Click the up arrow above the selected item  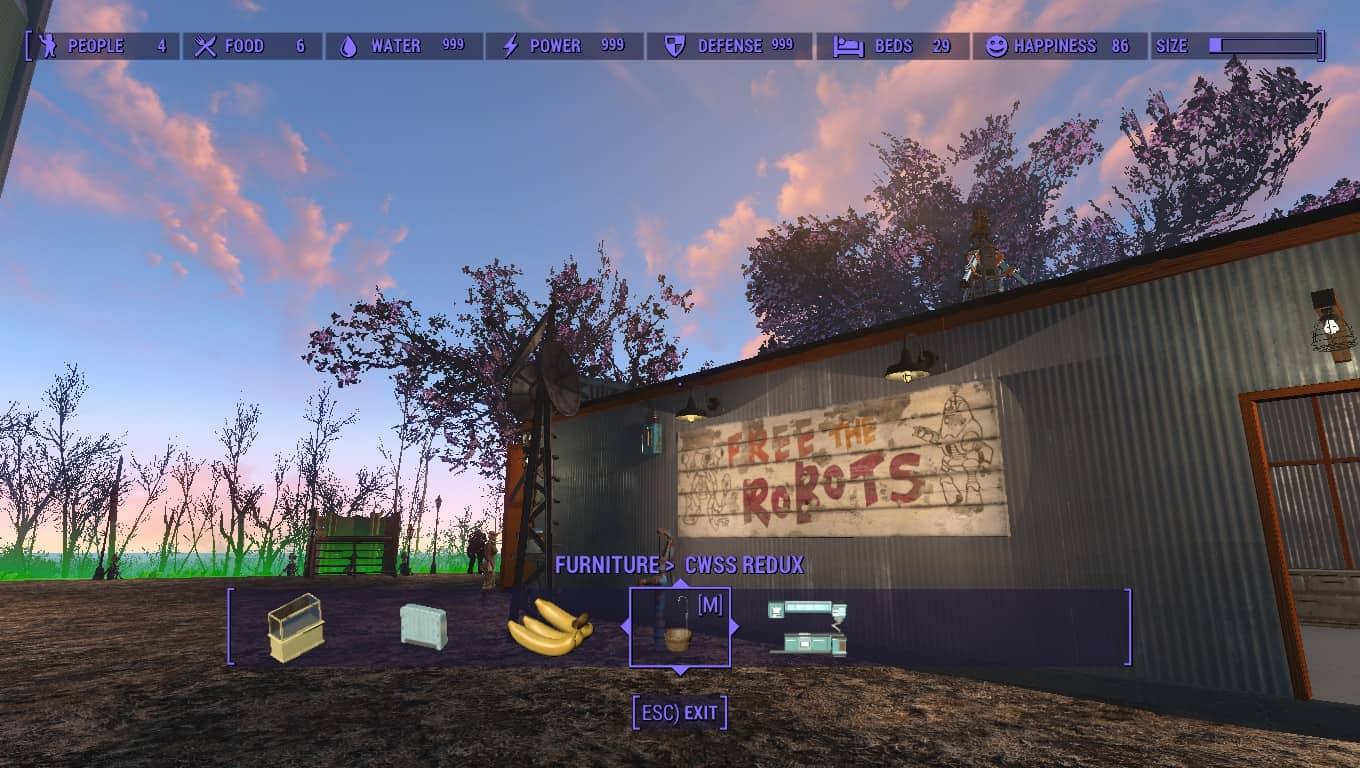click(680, 583)
